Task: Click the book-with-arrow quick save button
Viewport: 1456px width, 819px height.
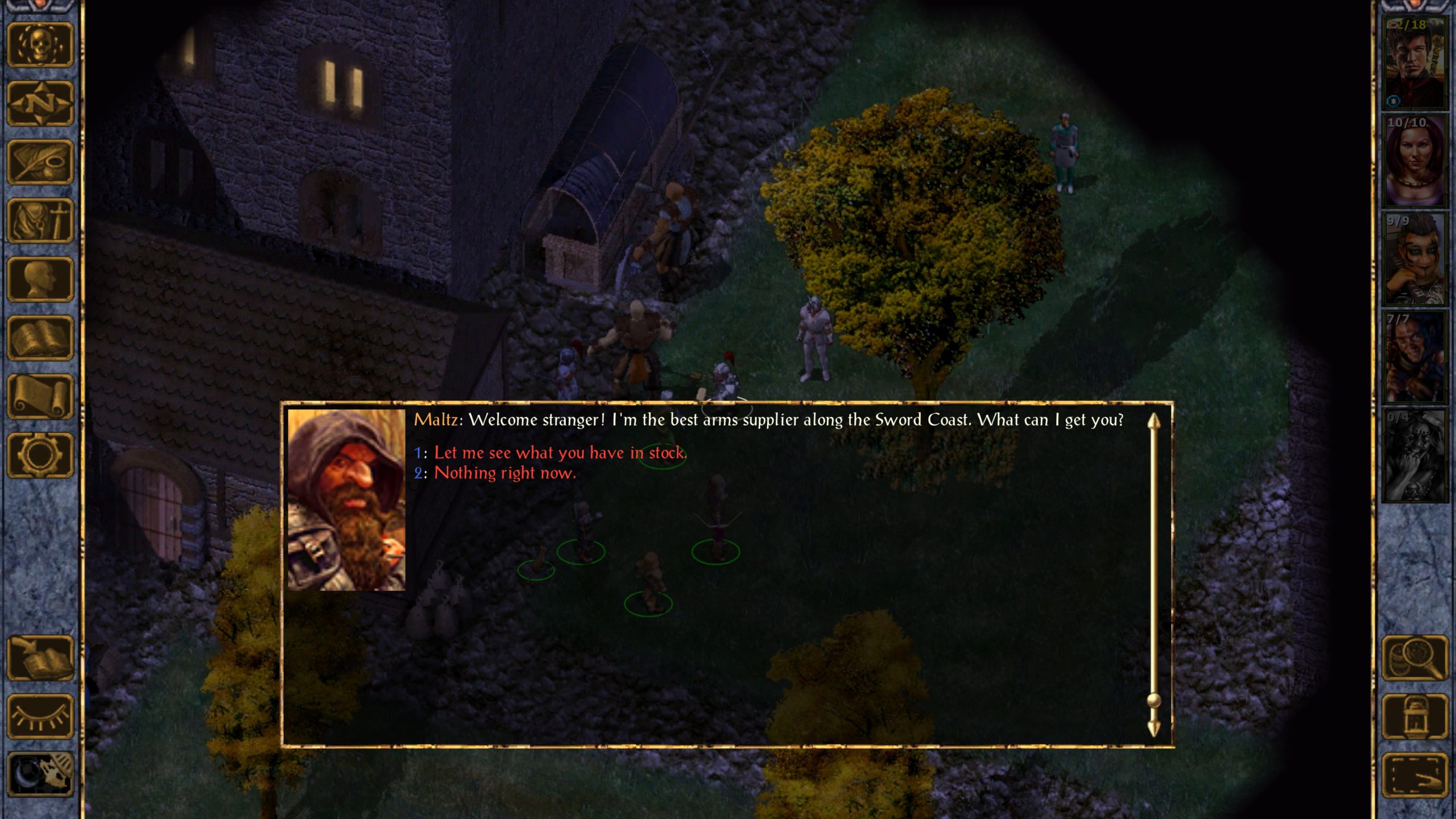Action: pos(40,658)
